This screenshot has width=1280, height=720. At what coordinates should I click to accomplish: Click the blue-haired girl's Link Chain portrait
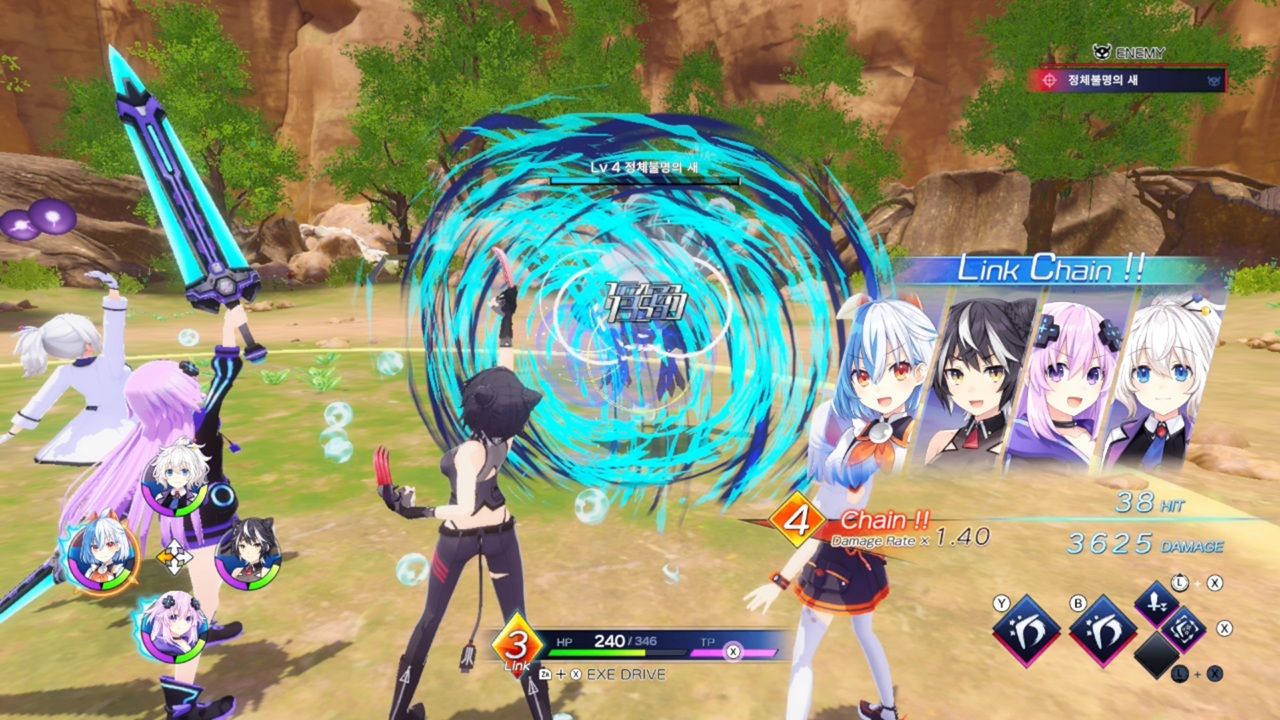click(x=874, y=380)
